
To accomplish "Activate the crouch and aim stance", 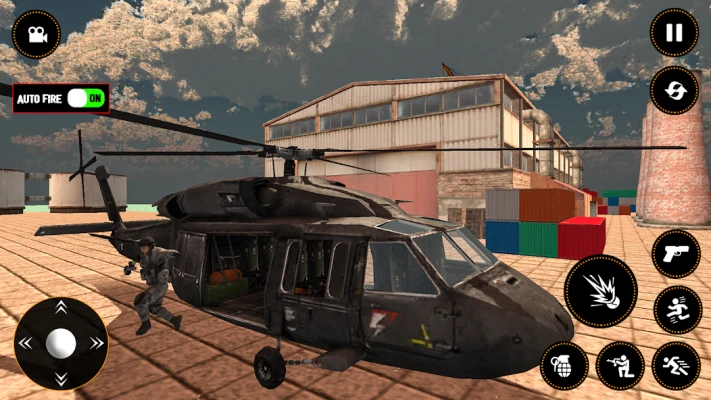I will [x=620, y=365].
